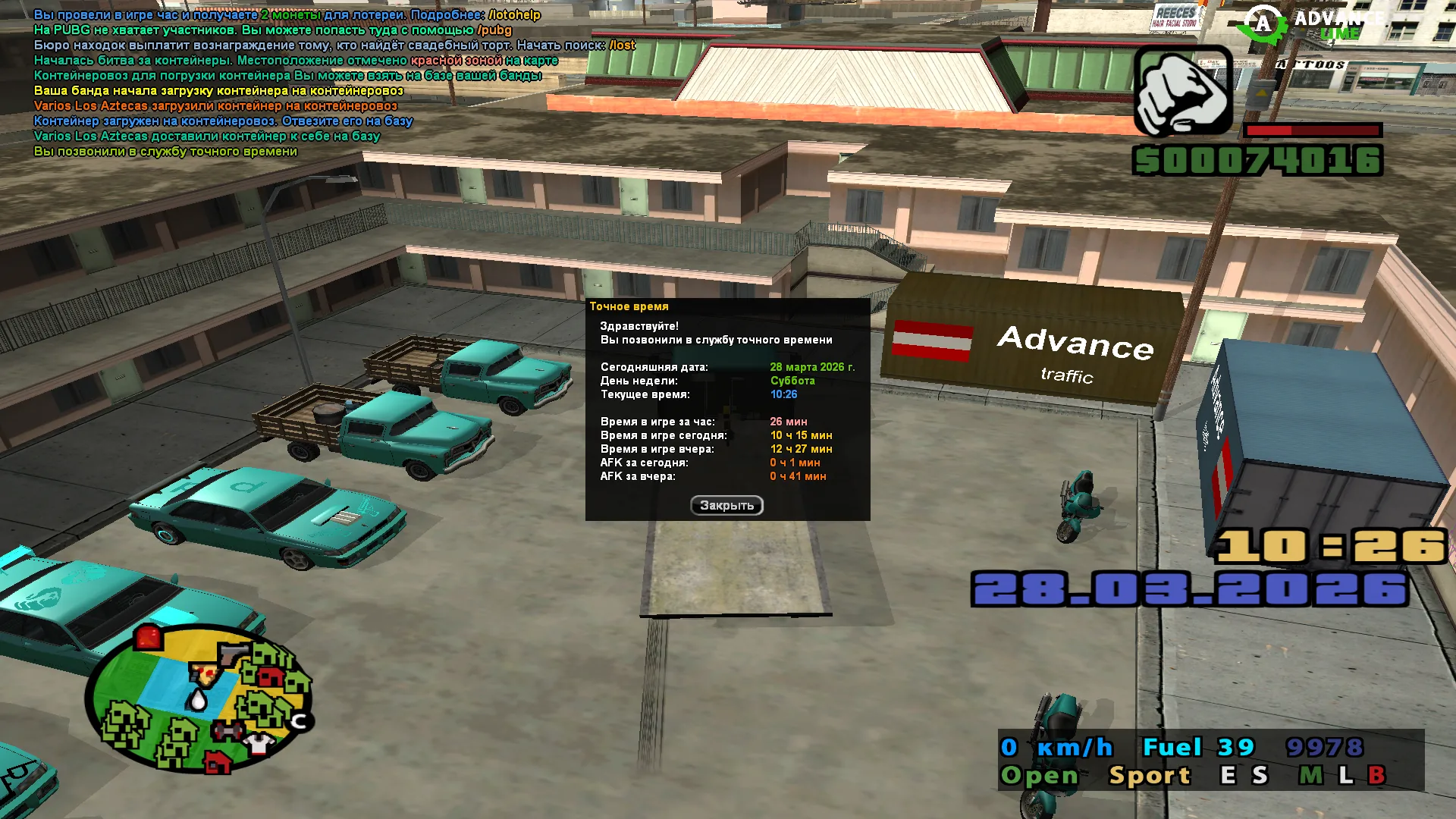The height and width of the screenshot is (819, 1456).
Task: Toggle the B brake indicator on speedometer
Action: 1376,775
